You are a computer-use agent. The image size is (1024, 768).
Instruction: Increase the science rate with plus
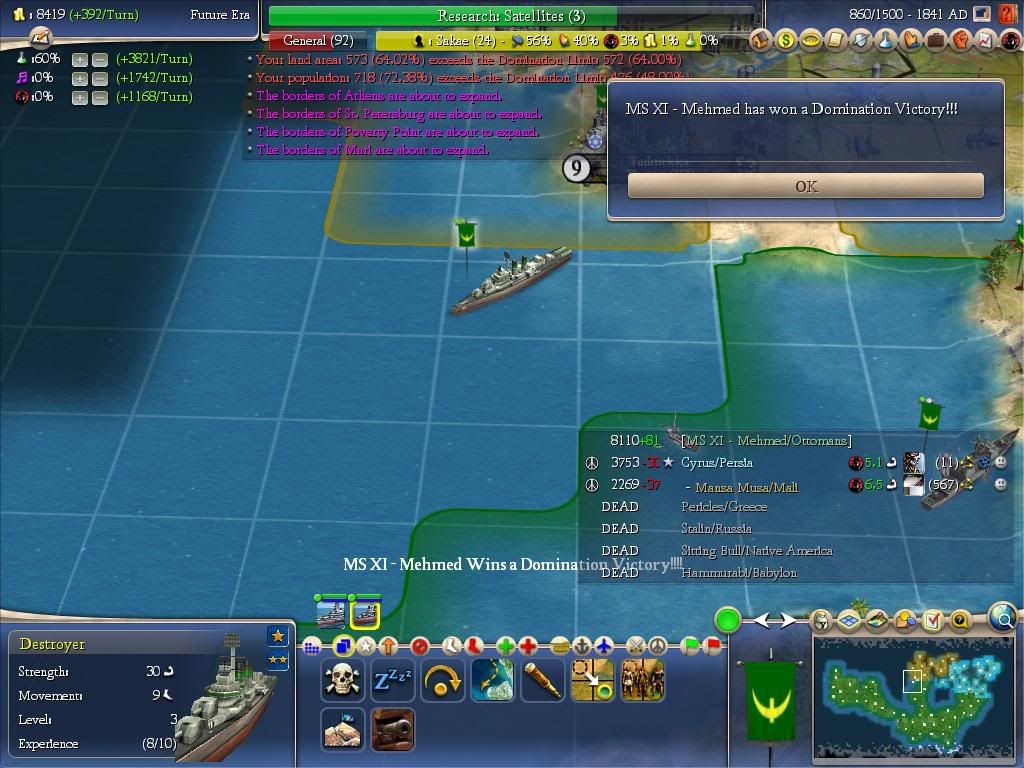tap(80, 59)
